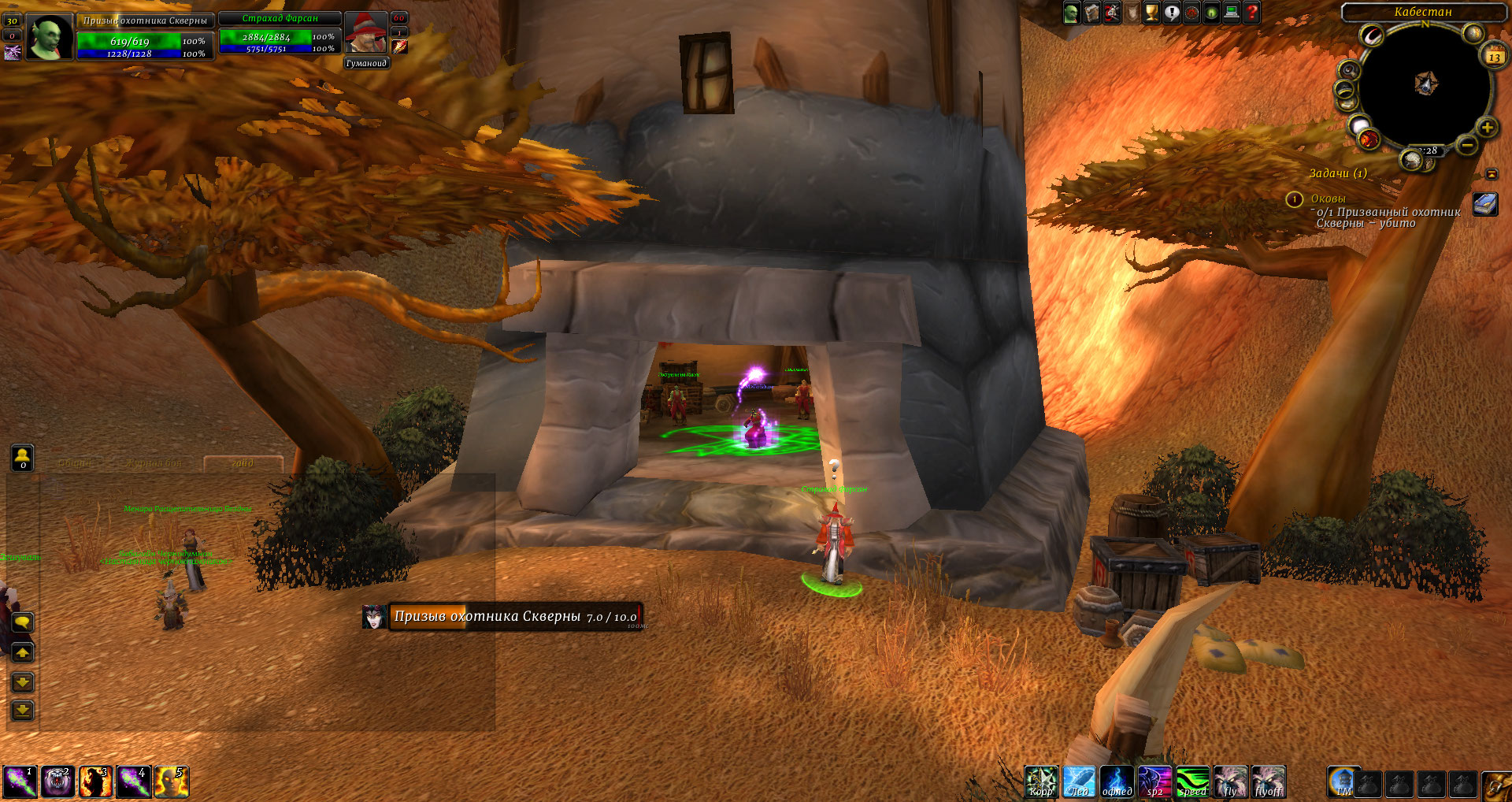Open the character info micro button
Image resolution: width=1512 pixels, height=802 pixels.
[x=1071, y=13]
